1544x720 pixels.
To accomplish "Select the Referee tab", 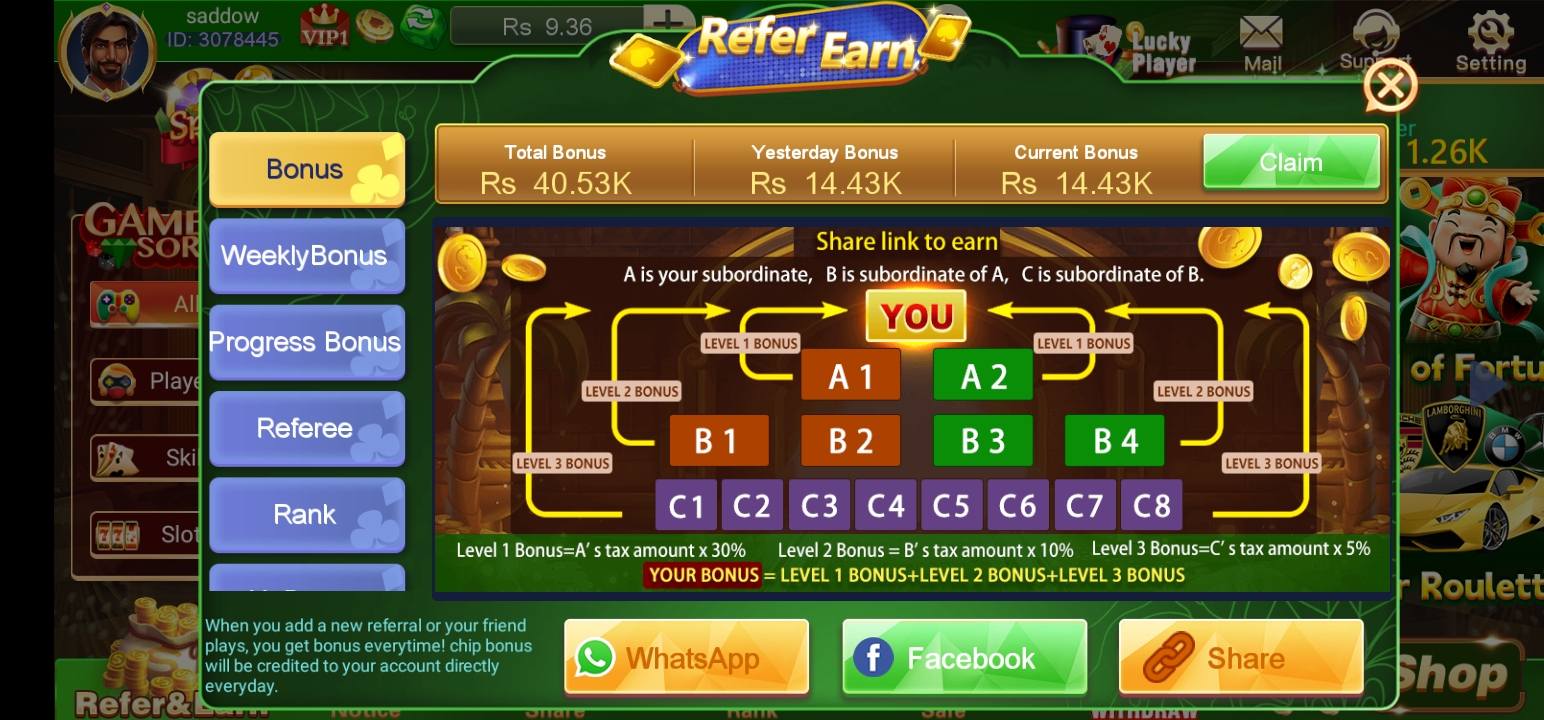I will coord(306,428).
